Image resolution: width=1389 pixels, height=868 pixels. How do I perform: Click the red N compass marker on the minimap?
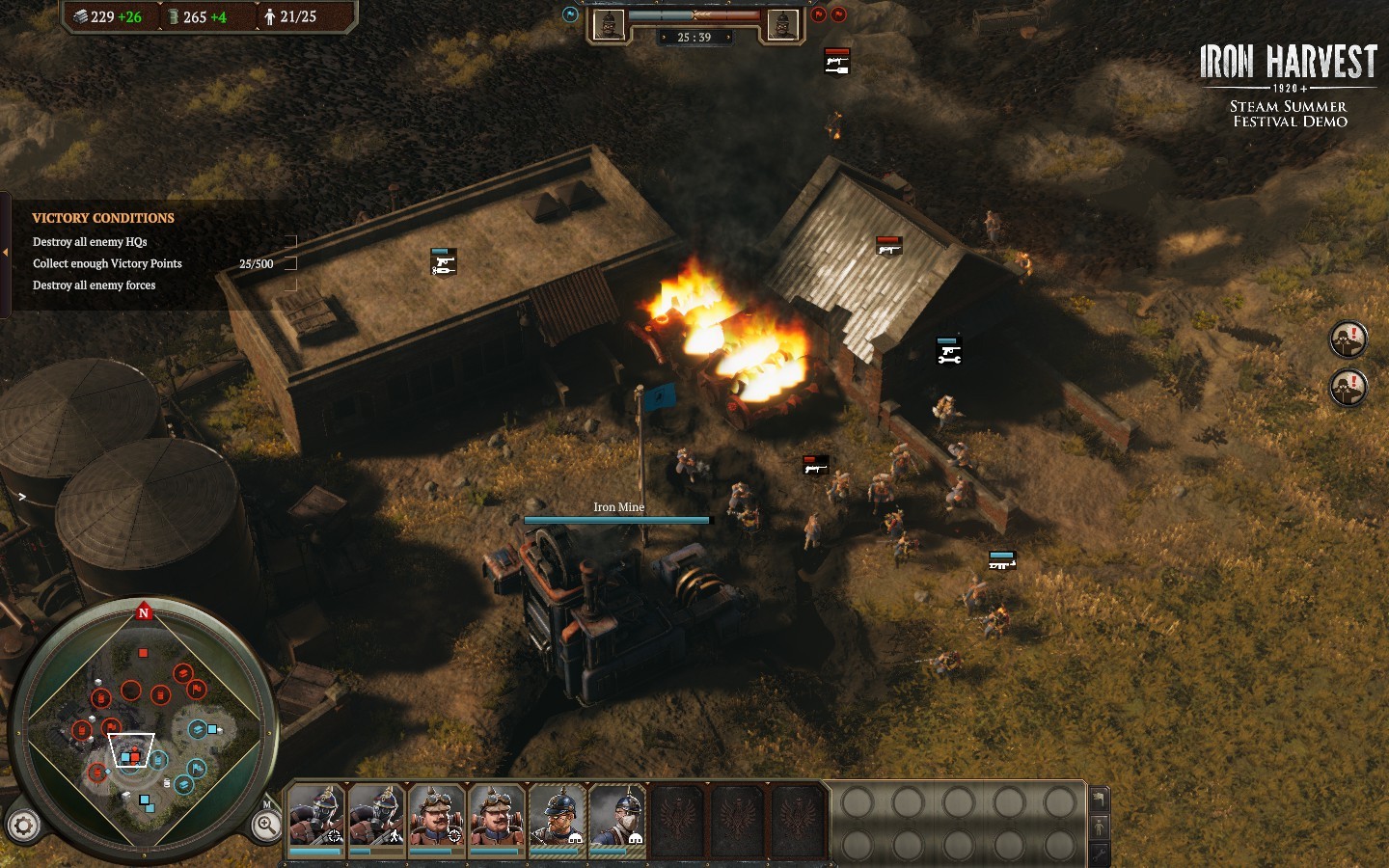pos(144,612)
